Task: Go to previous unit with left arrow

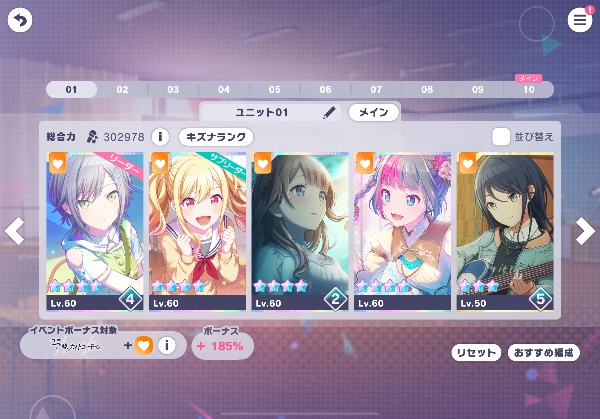Action: [14, 231]
